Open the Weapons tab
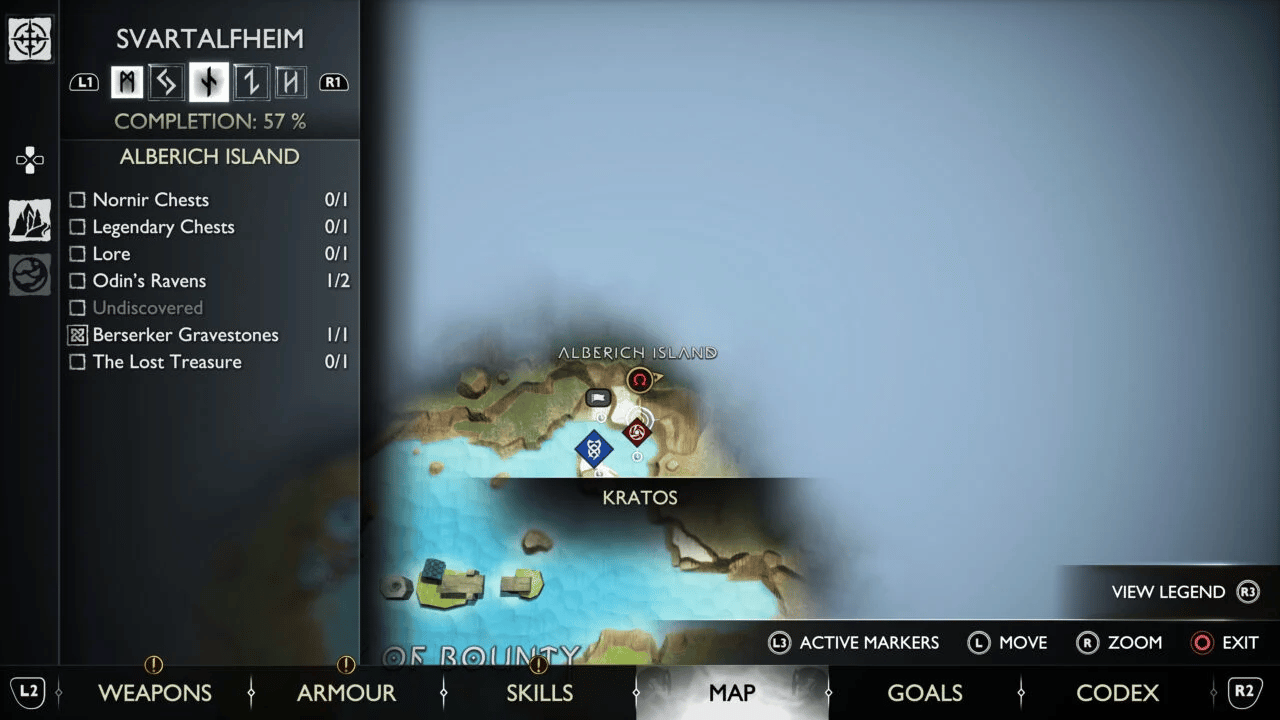The width and height of the screenshot is (1280, 720). (x=154, y=693)
